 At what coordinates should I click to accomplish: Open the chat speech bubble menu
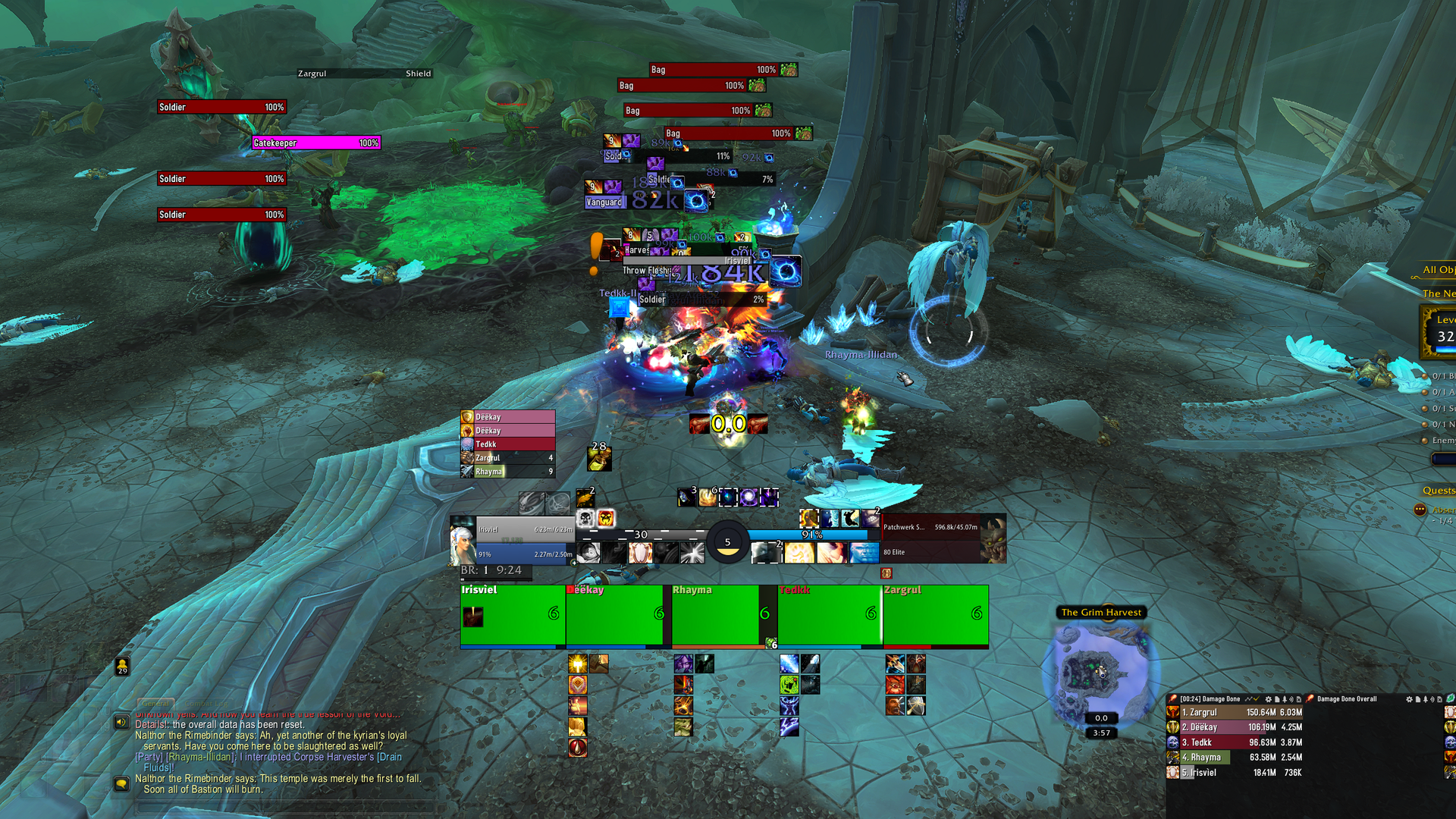[x=121, y=783]
